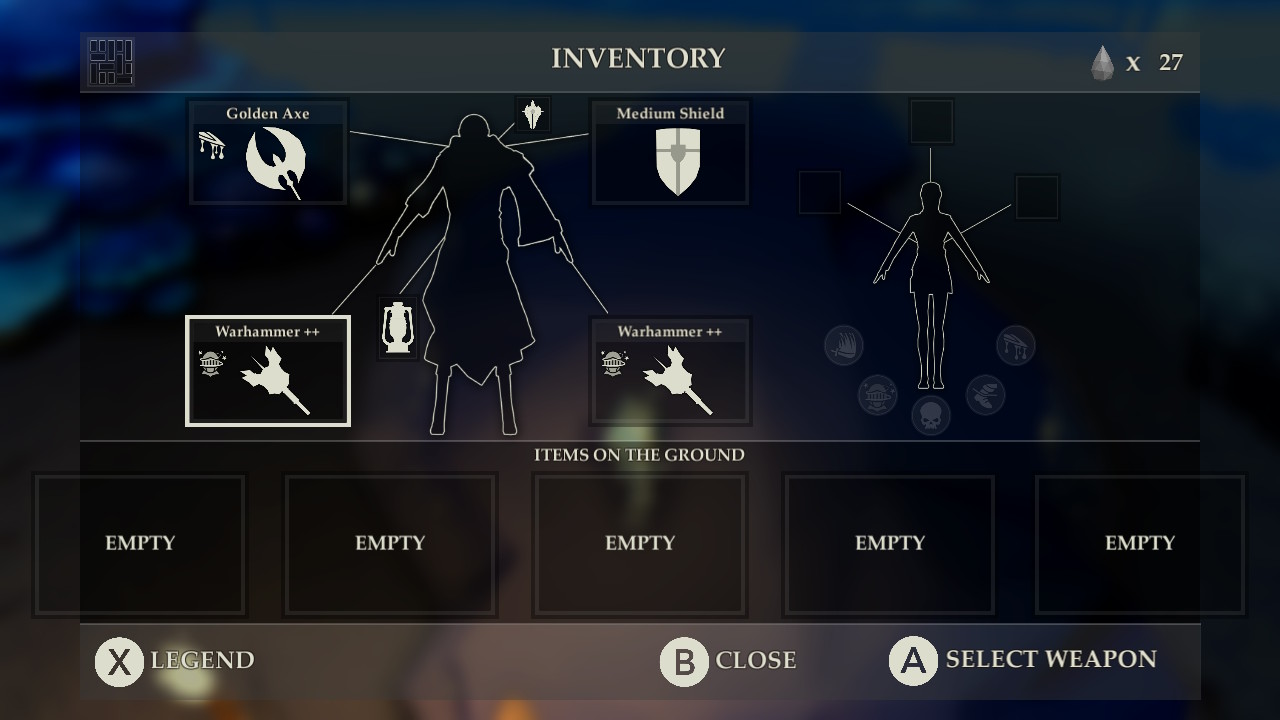Choose the Medium Shield slot
The width and height of the screenshot is (1280, 720).
pyautogui.click(x=670, y=153)
